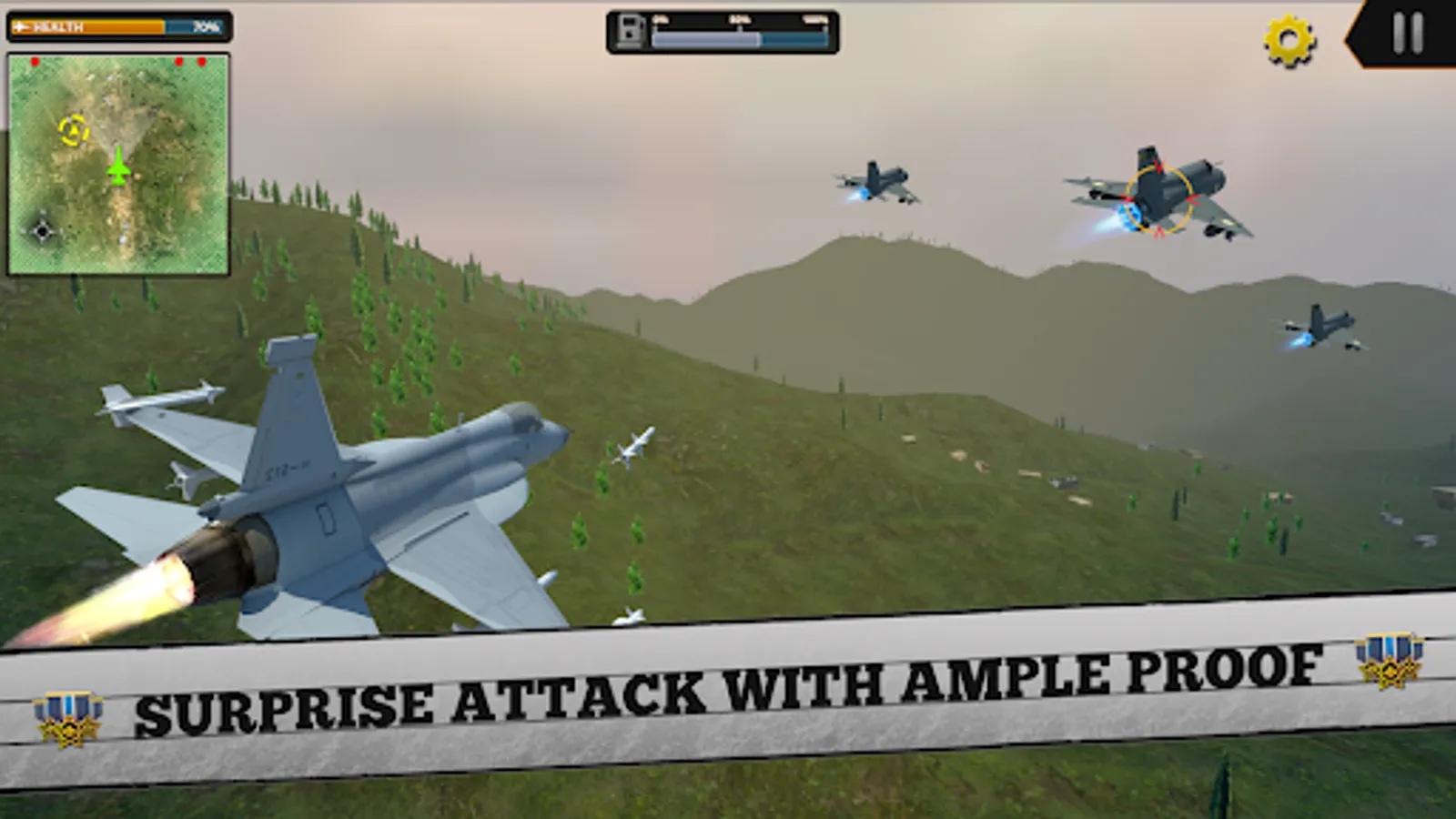Screen dimensions: 1456x819
Task: Target the enemy jet flying at upper center
Action: click(x=876, y=182)
